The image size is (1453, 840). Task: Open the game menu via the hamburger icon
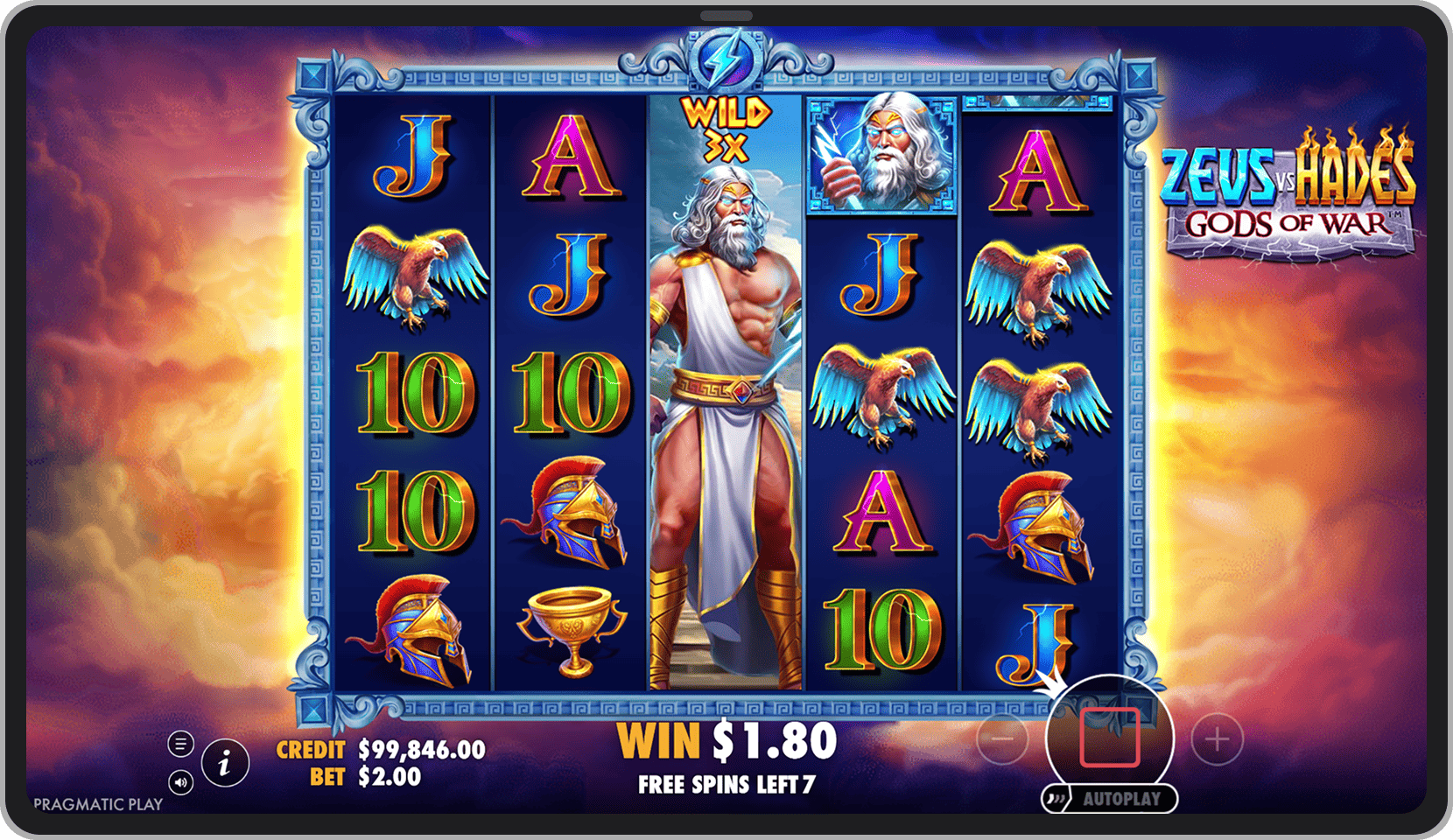(180, 744)
